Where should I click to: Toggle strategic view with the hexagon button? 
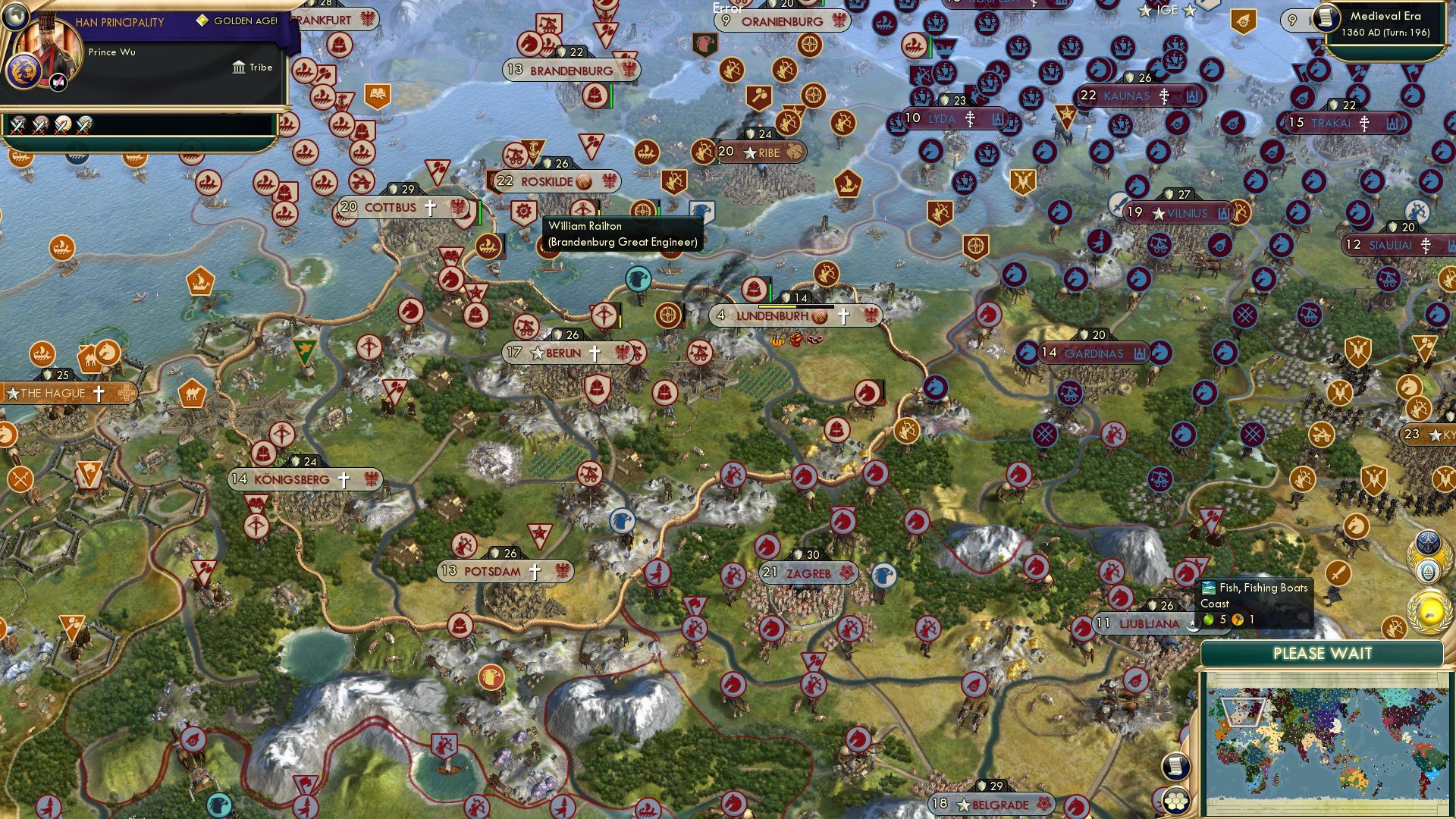click(x=1176, y=801)
